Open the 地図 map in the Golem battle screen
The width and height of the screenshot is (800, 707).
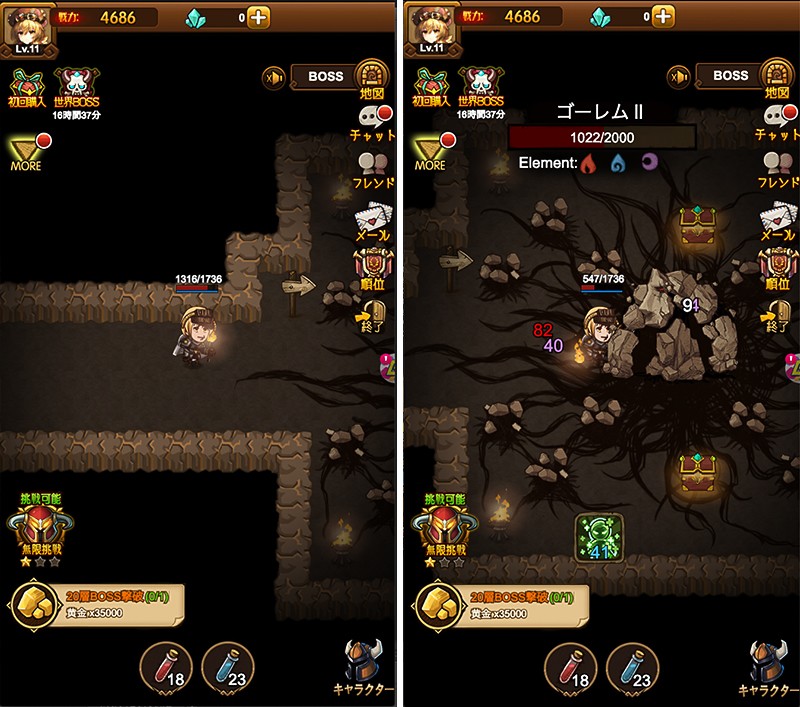(772, 77)
